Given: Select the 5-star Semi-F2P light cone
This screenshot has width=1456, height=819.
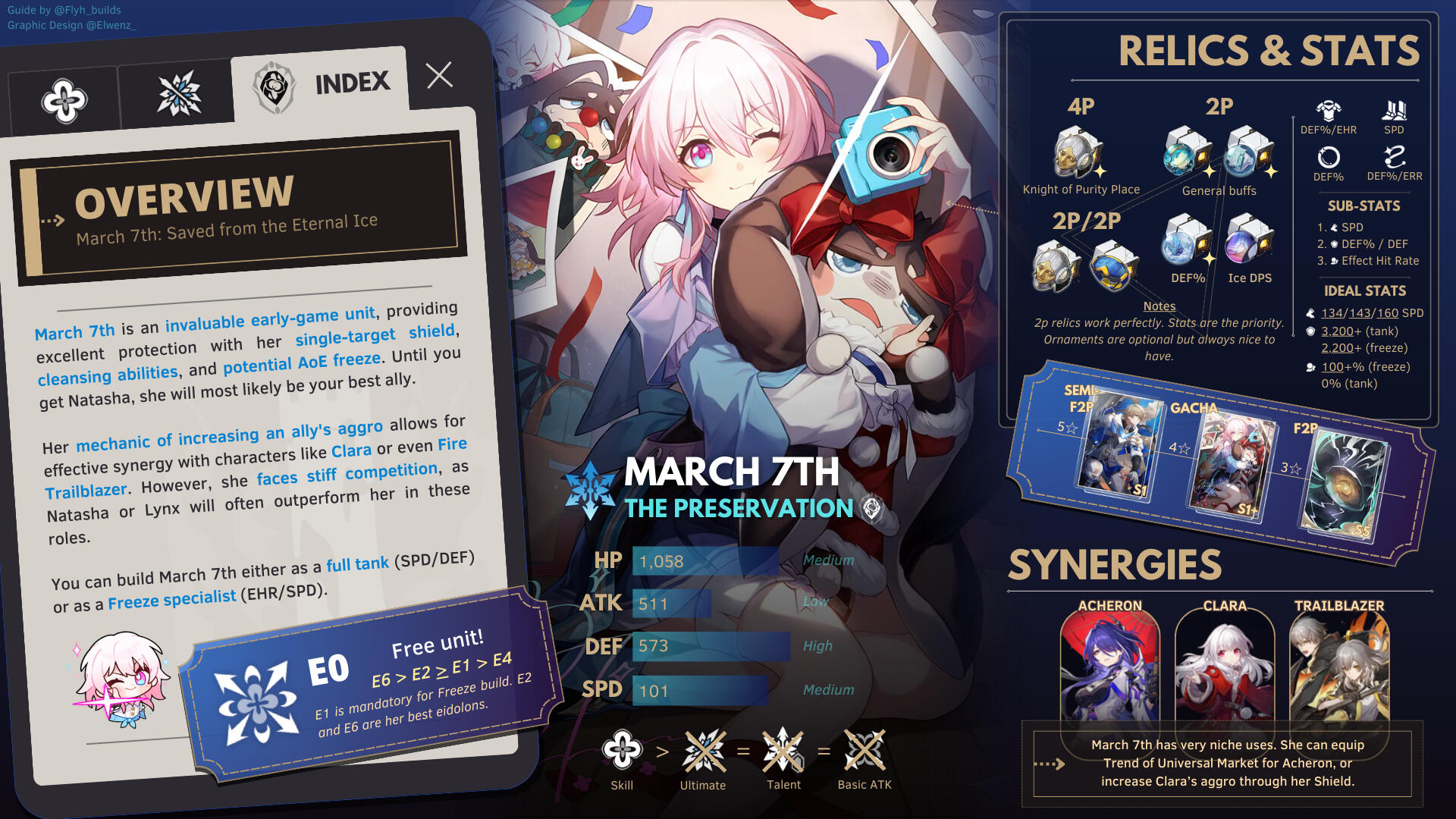Looking at the screenshot, I should pos(1119,447).
